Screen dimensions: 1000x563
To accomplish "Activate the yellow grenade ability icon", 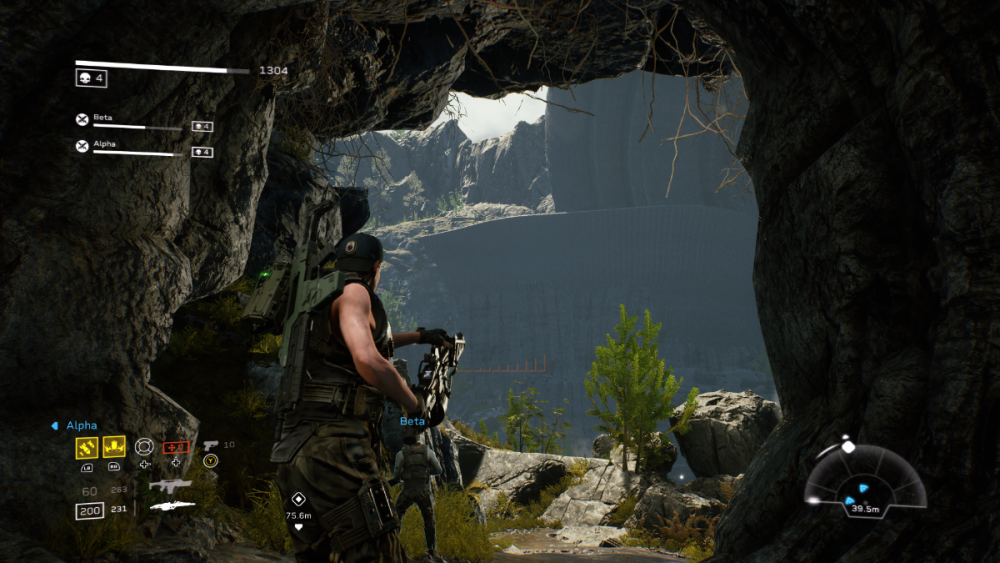I will point(86,447).
